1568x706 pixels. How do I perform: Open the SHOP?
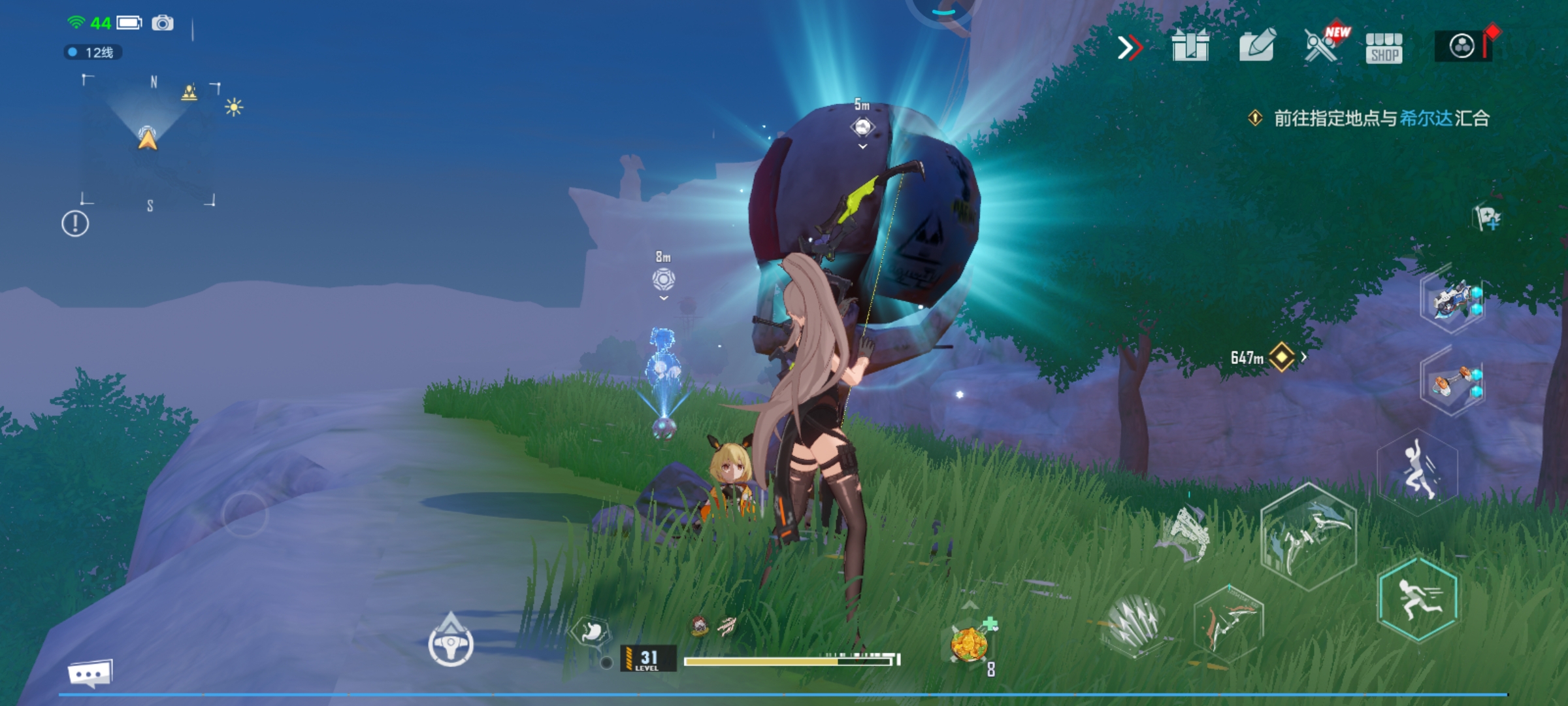1384,48
